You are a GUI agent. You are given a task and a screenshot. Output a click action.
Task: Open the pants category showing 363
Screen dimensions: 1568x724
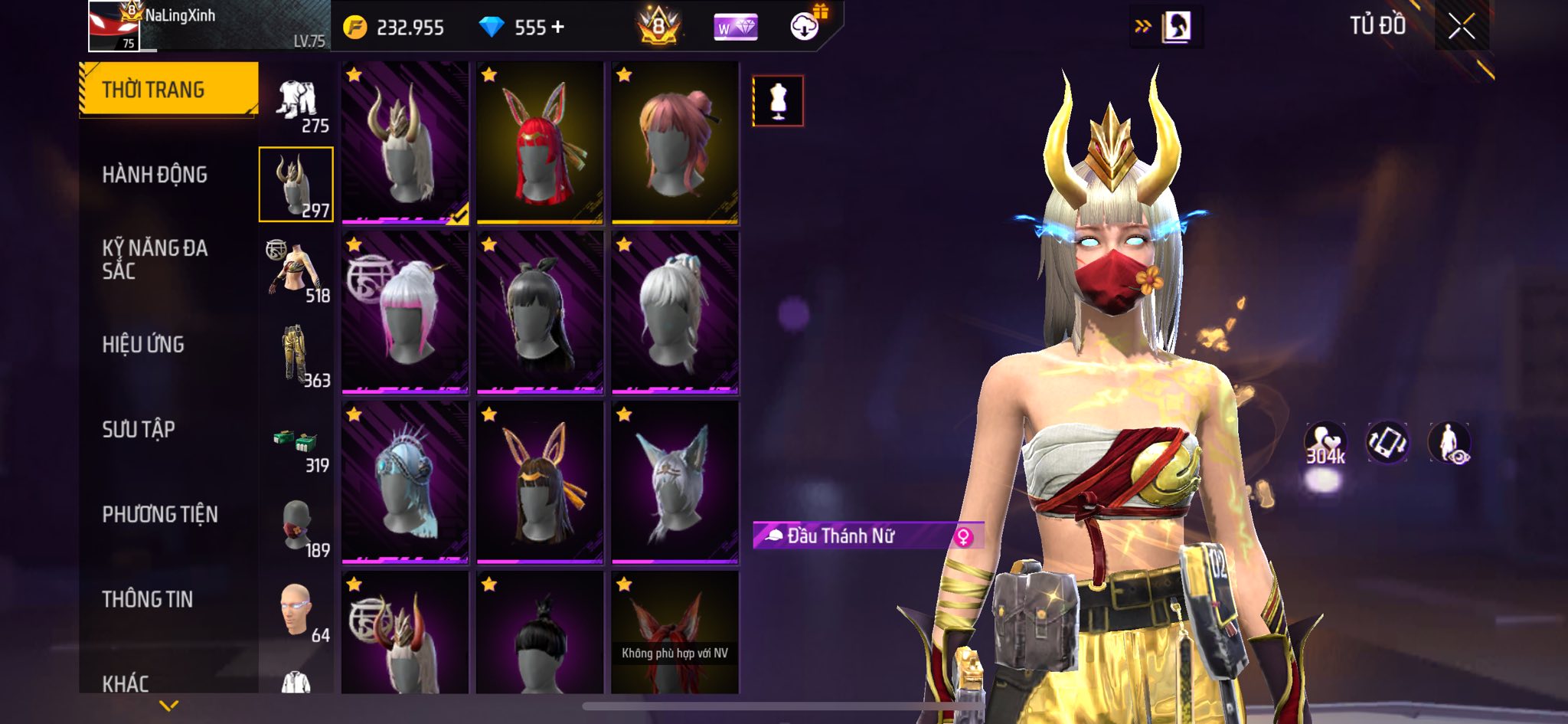click(297, 356)
